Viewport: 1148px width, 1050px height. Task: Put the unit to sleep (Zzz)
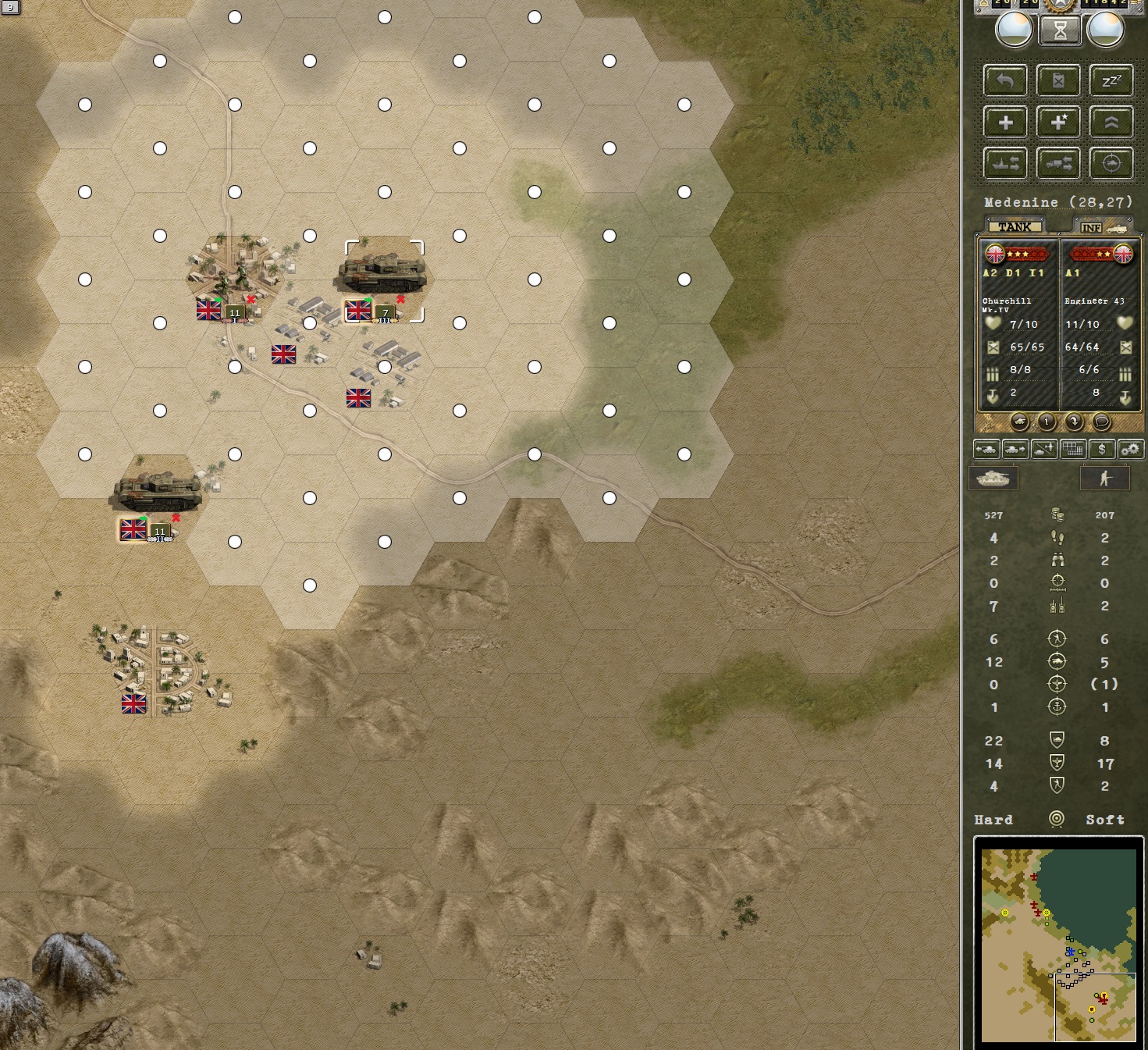click(x=1111, y=80)
